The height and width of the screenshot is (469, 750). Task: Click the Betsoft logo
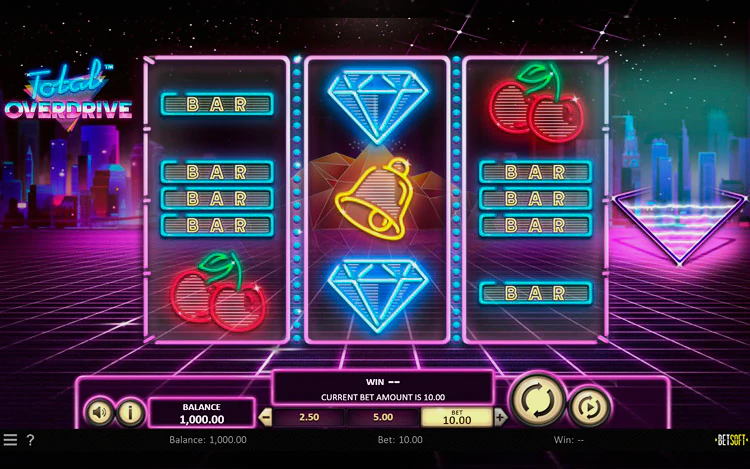731,440
